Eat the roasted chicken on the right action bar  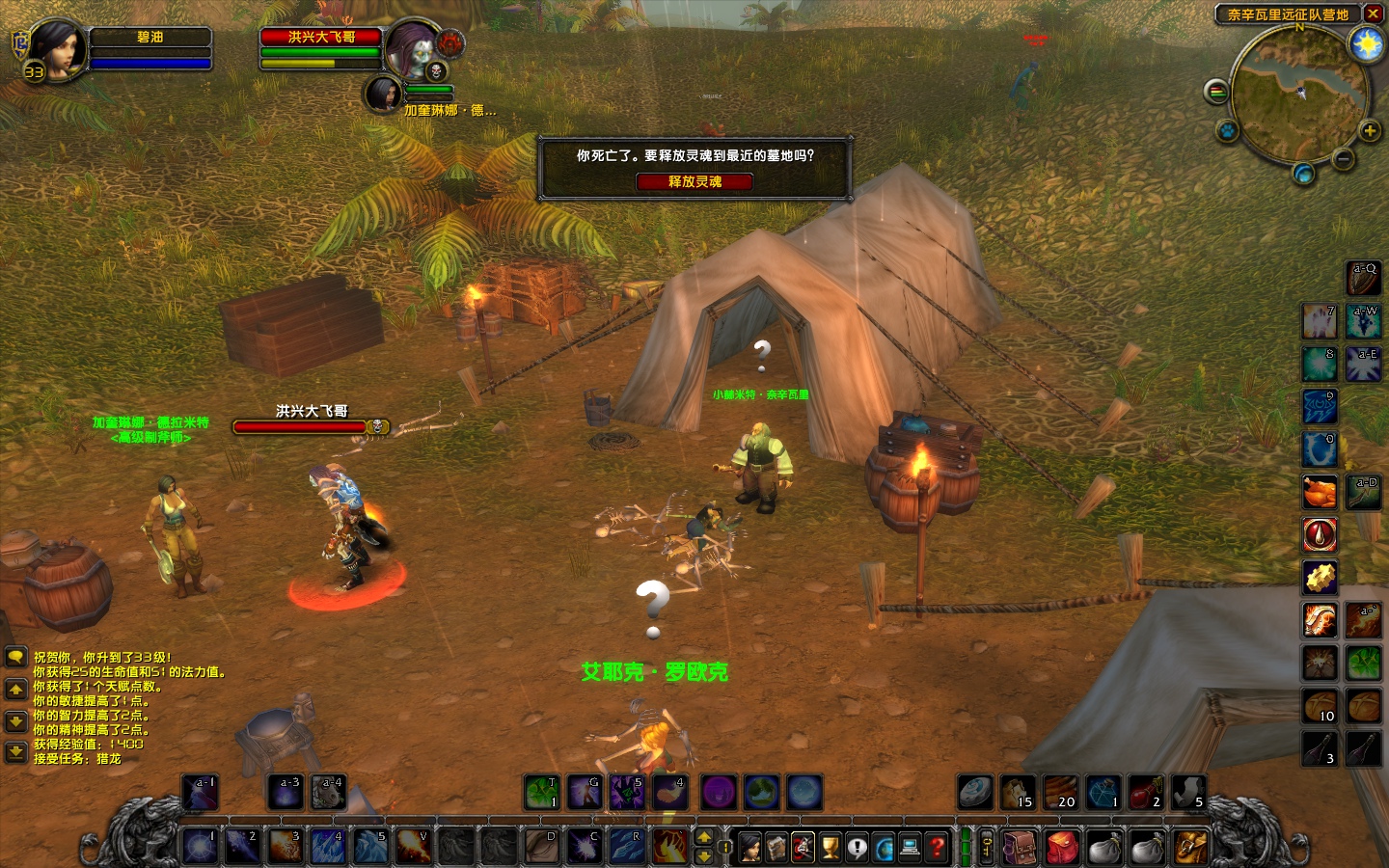click(x=1319, y=492)
